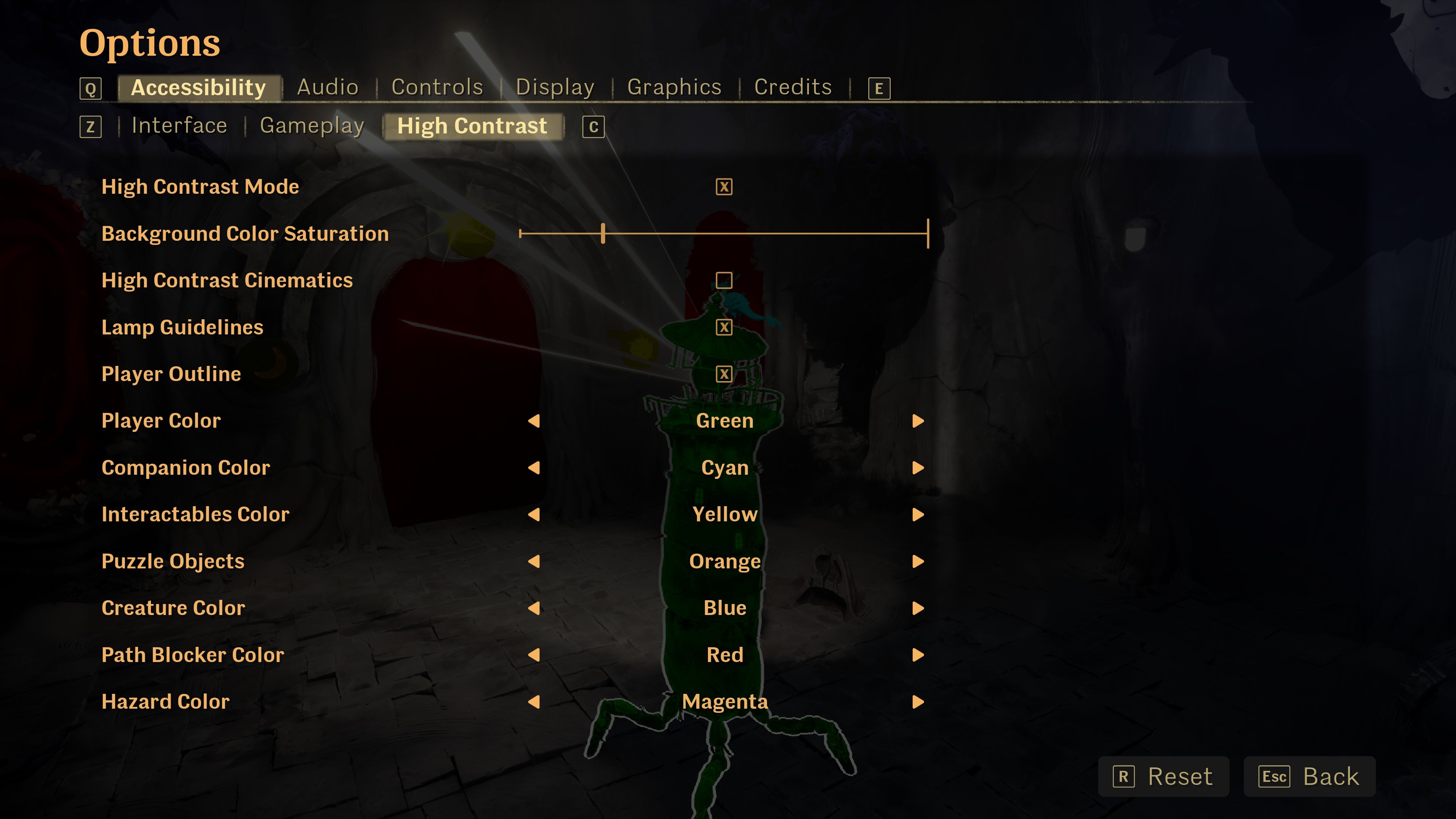Reset the options to defaults
Image resolution: width=1456 pixels, height=819 pixels.
point(1163,777)
